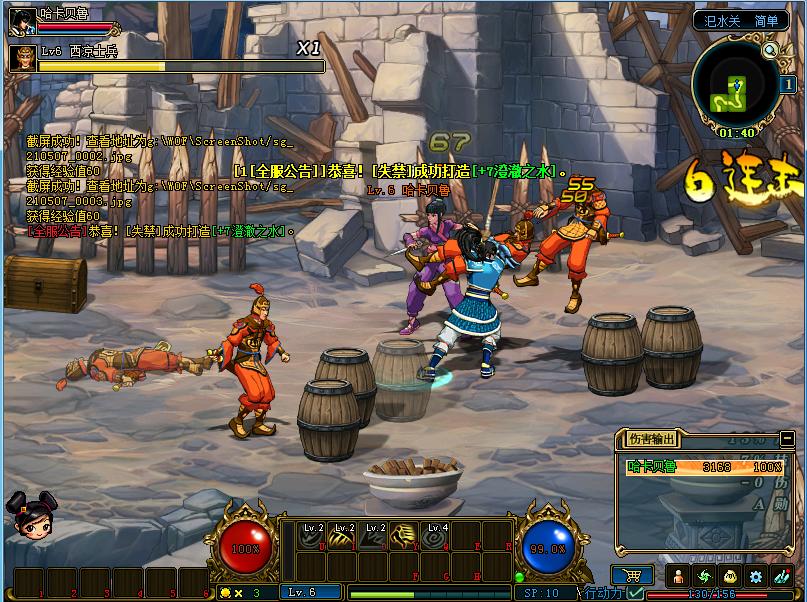Select the number 1 tab beside minimap
The image size is (807, 602).
point(788,85)
